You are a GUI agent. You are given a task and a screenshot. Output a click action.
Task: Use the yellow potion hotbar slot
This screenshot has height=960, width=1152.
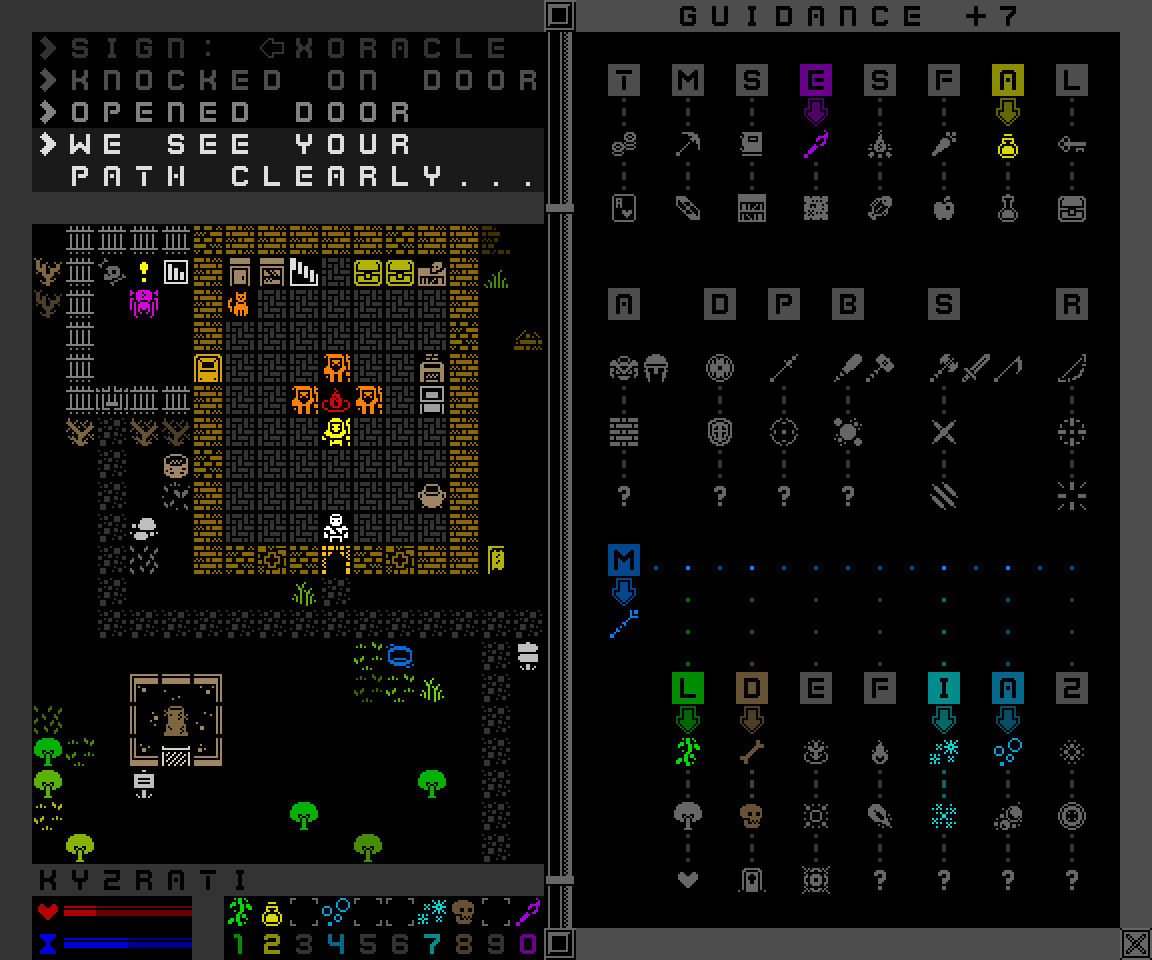[x=271, y=911]
